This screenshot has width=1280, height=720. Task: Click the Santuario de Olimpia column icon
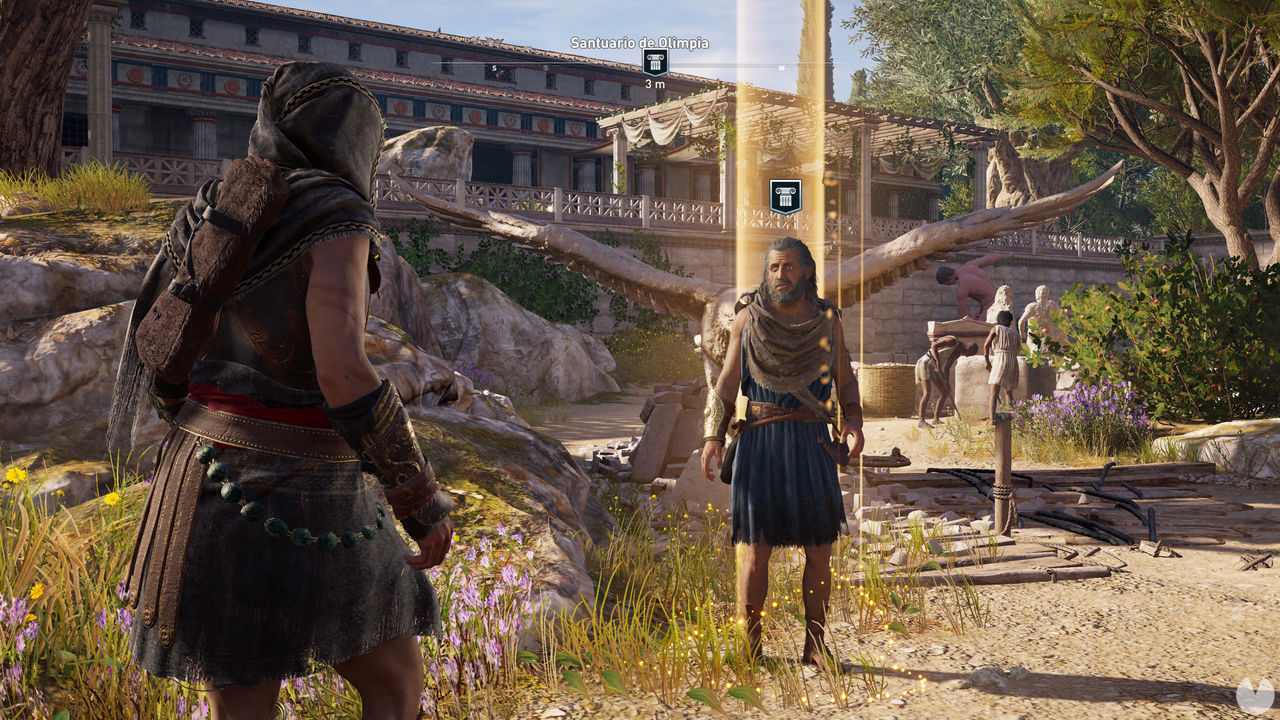656,63
